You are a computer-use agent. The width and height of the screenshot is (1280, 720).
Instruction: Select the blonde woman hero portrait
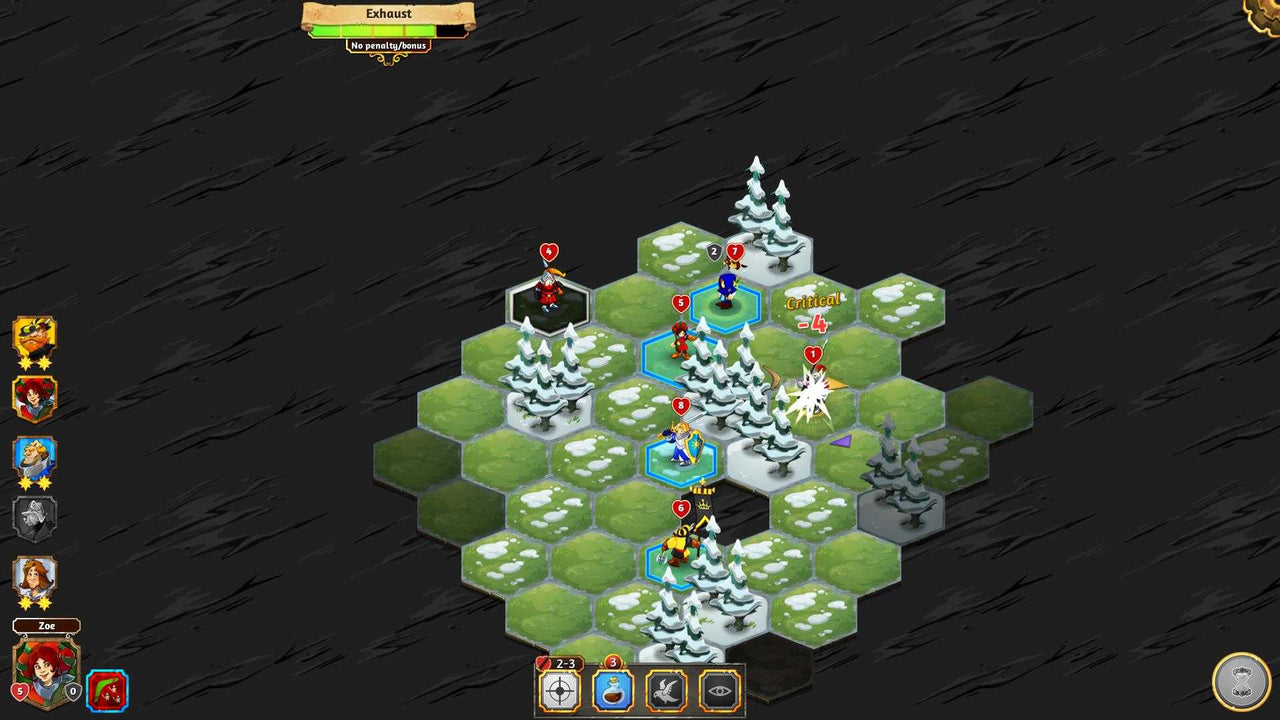coord(34,577)
